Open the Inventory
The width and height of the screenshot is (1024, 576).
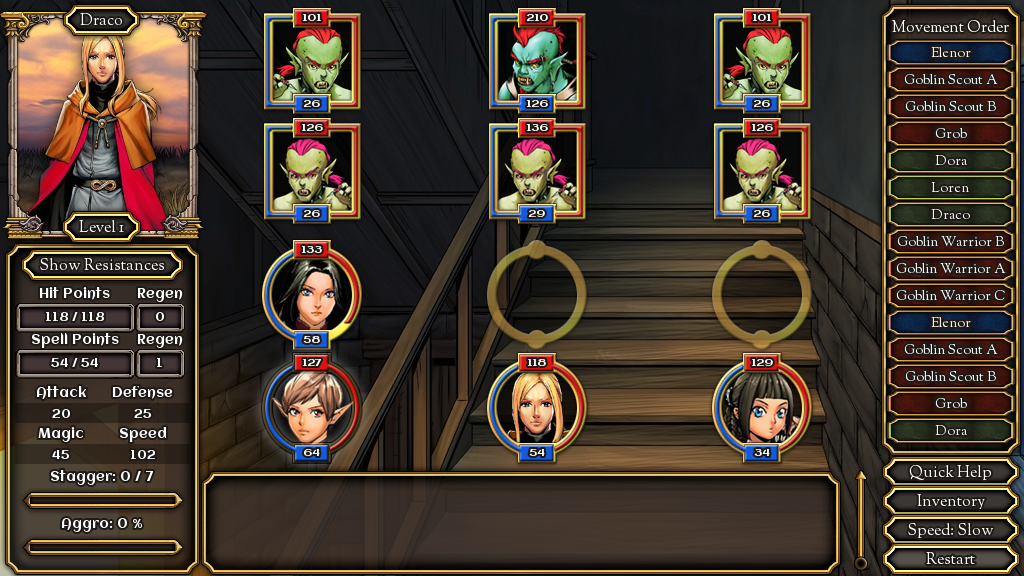click(x=950, y=501)
